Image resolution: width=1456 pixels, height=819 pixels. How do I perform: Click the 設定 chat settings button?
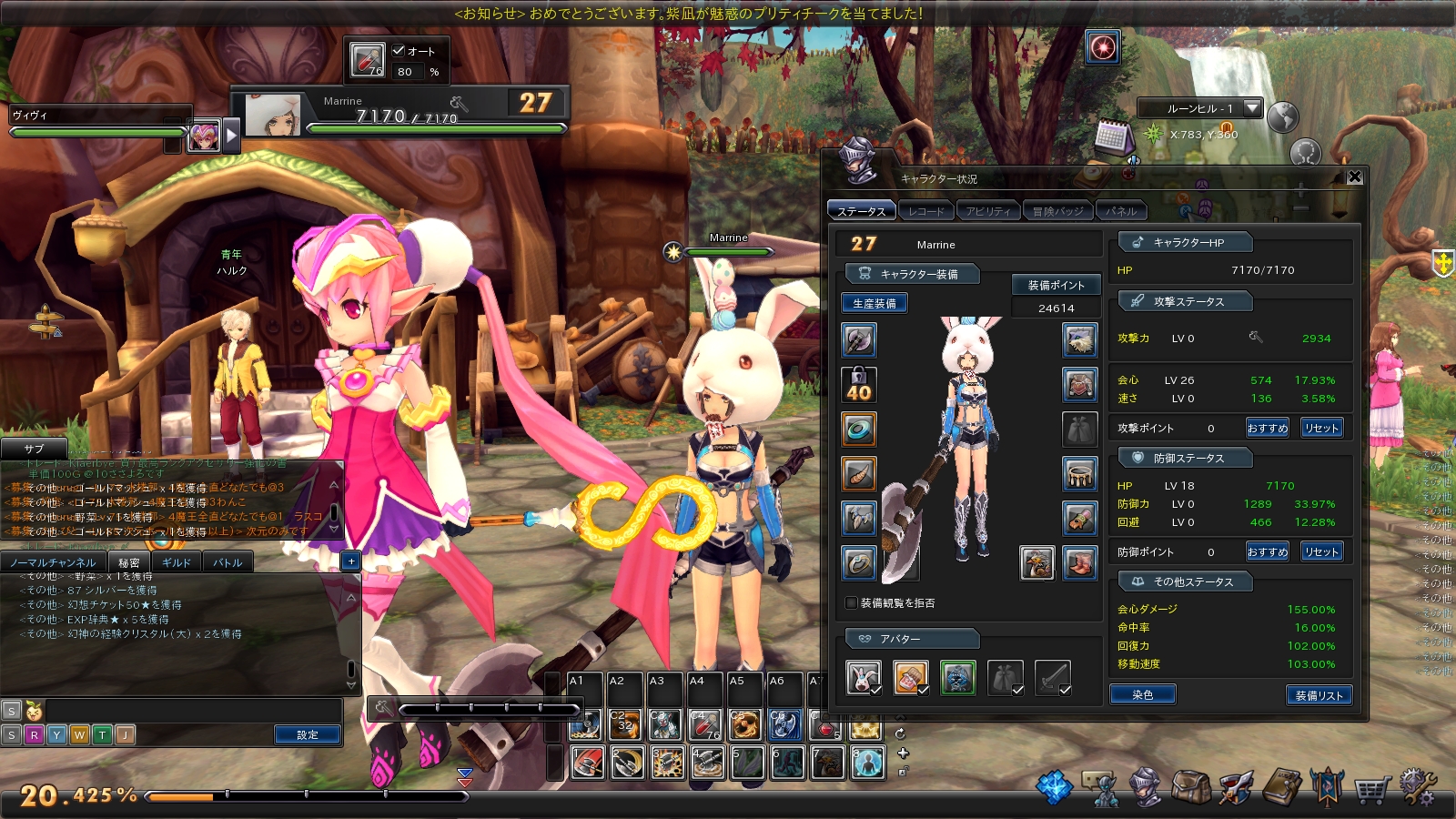click(308, 734)
